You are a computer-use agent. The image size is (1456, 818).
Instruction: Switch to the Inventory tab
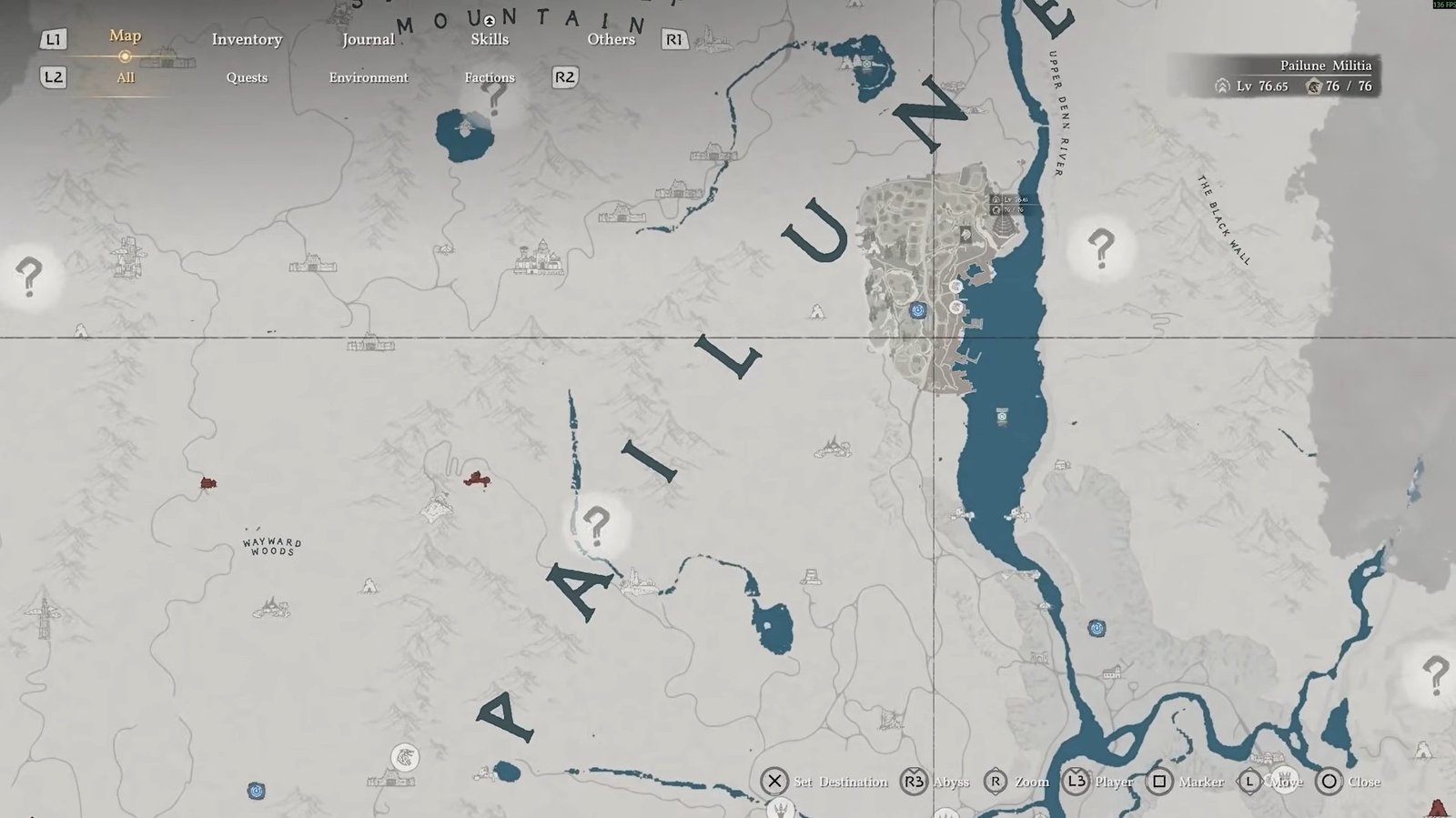tap(247, 39)
